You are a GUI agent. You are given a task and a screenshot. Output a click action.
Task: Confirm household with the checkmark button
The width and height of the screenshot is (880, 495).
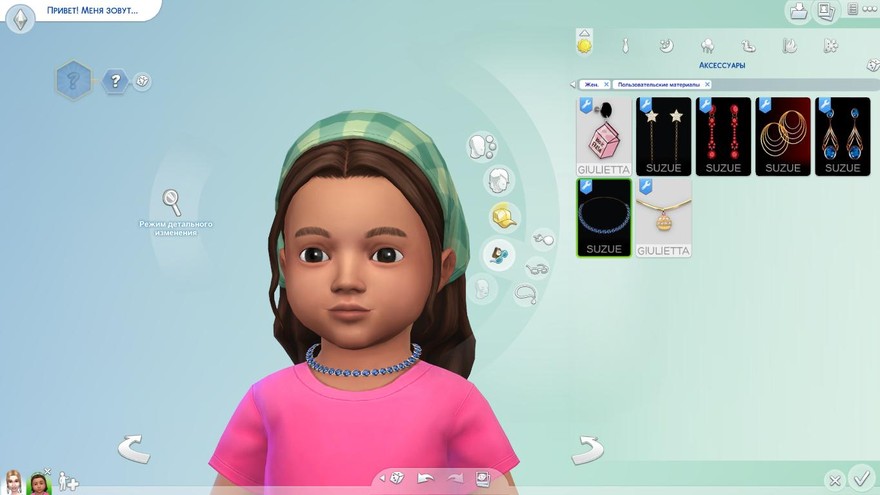pyautogui.click(x=859, y=477)
